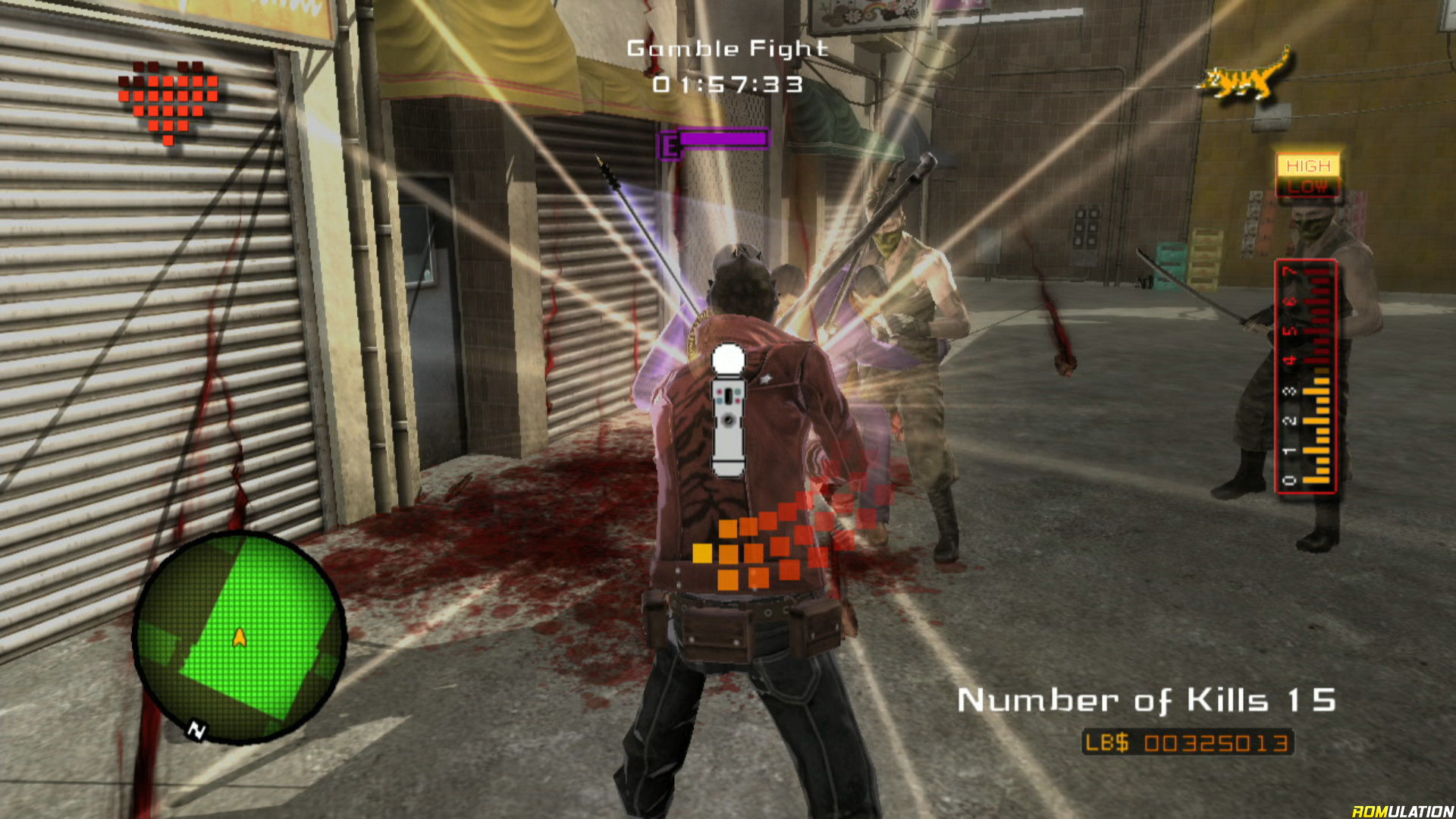Choose the LOW stance indicator
This screenshot has width=1456, height=819.
[1308, 187]
